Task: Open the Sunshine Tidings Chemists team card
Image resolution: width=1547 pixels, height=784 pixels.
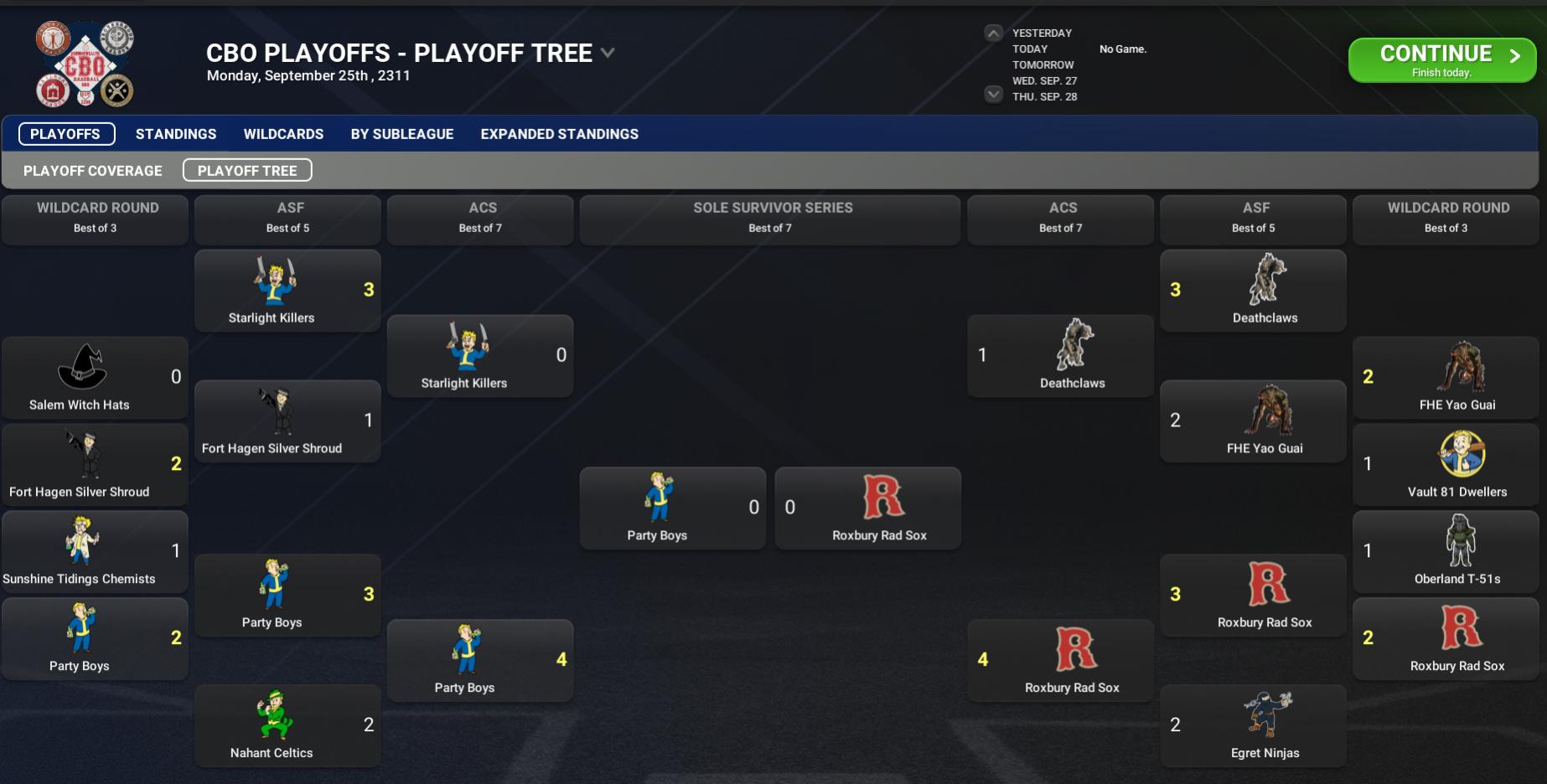Action: click(95, 552)
